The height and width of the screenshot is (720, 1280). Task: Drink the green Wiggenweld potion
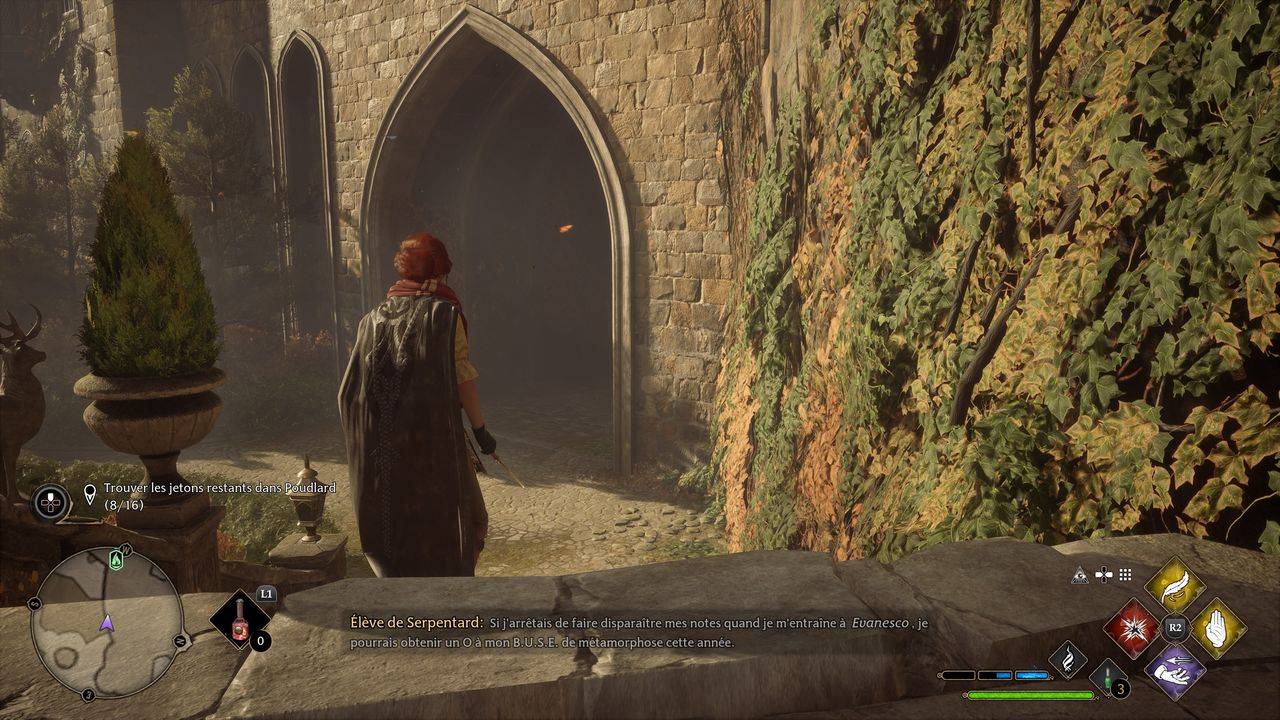pos(1108,678)
